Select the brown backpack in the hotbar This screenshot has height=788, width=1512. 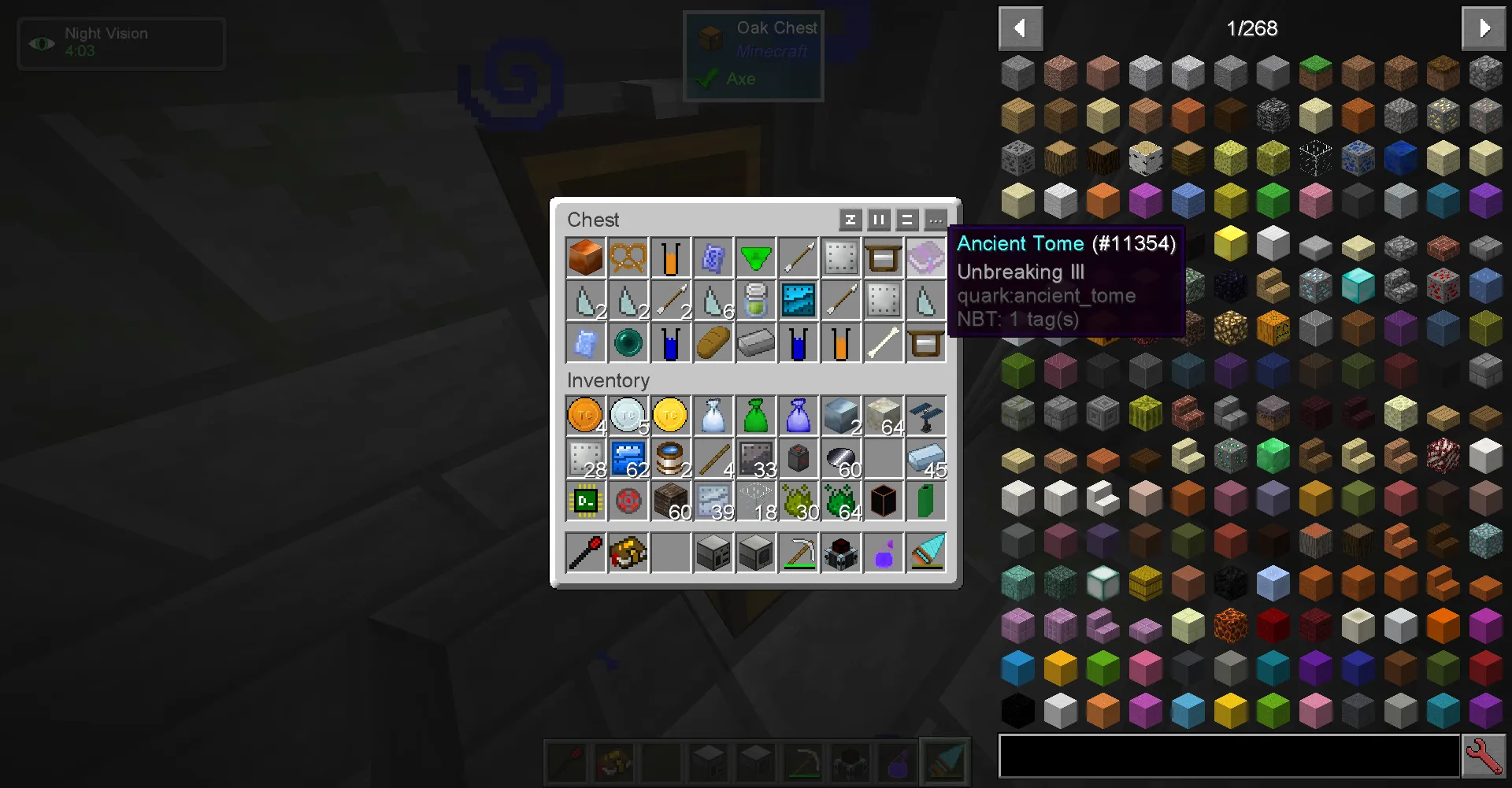[613, 762]
